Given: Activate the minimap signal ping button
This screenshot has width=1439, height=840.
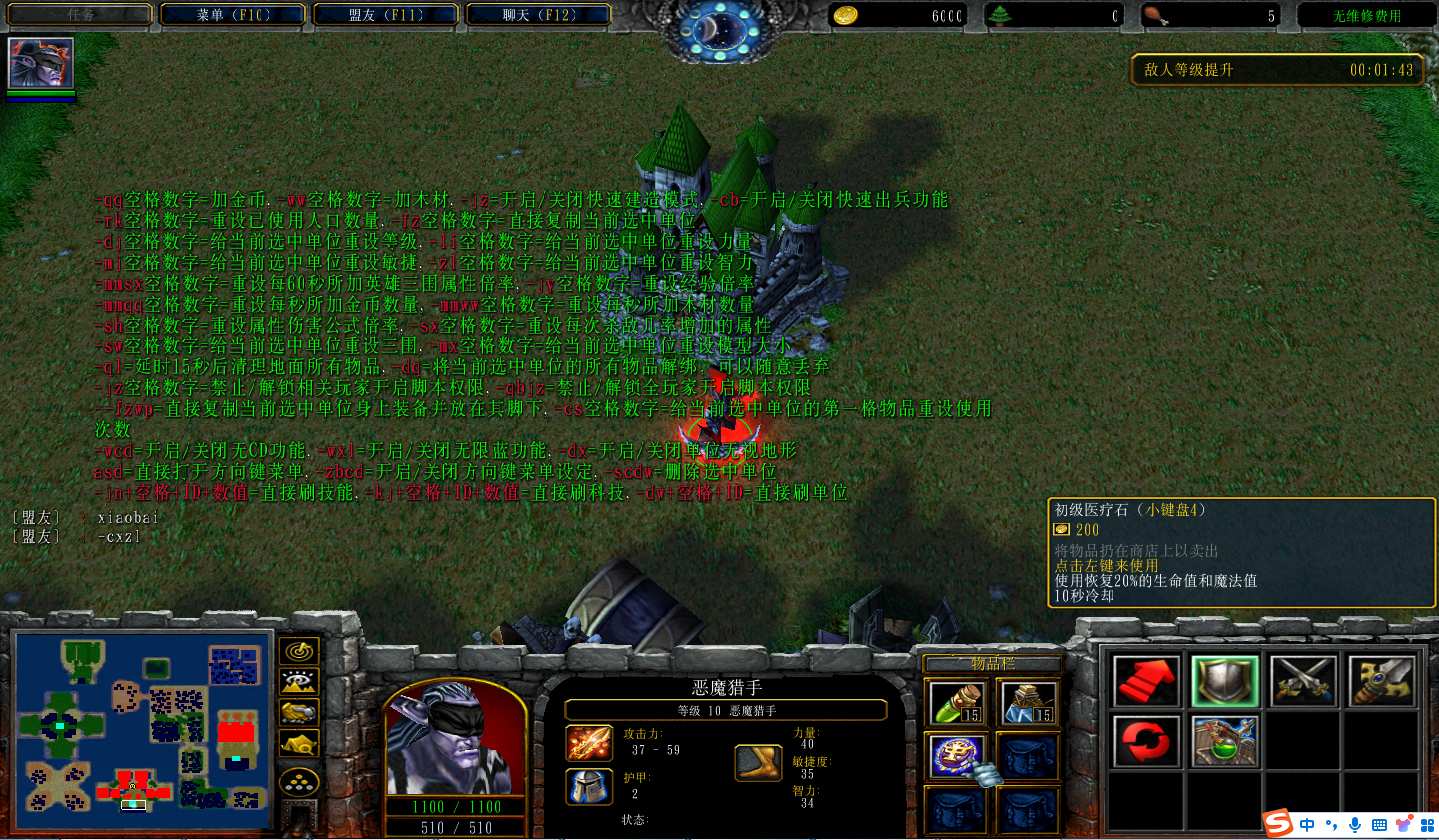Looking at the screenshot, I should [x=299, y=652].
